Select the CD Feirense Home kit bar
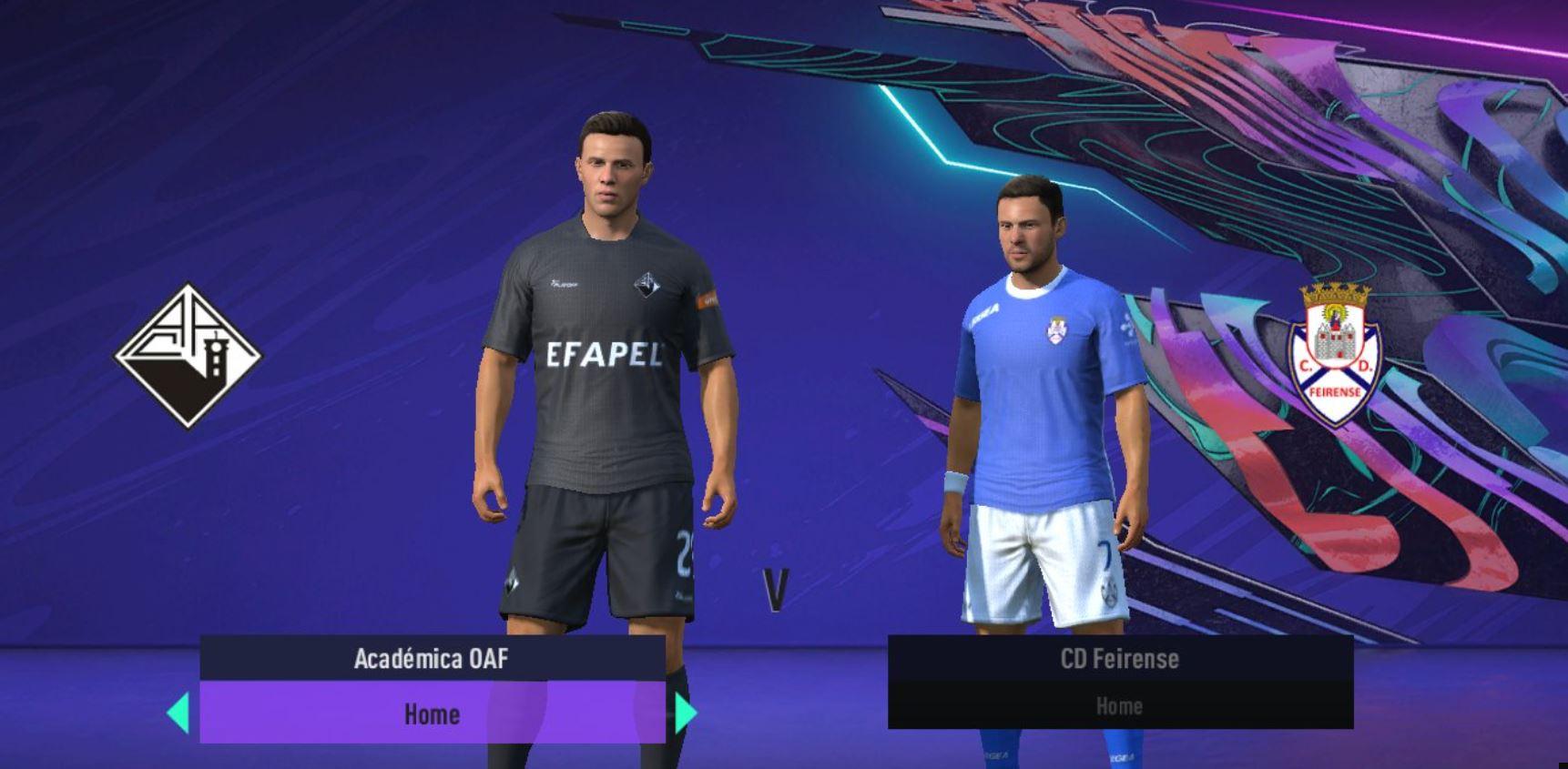Screen dimensions: 1568x769 (x=1119, y=706)
